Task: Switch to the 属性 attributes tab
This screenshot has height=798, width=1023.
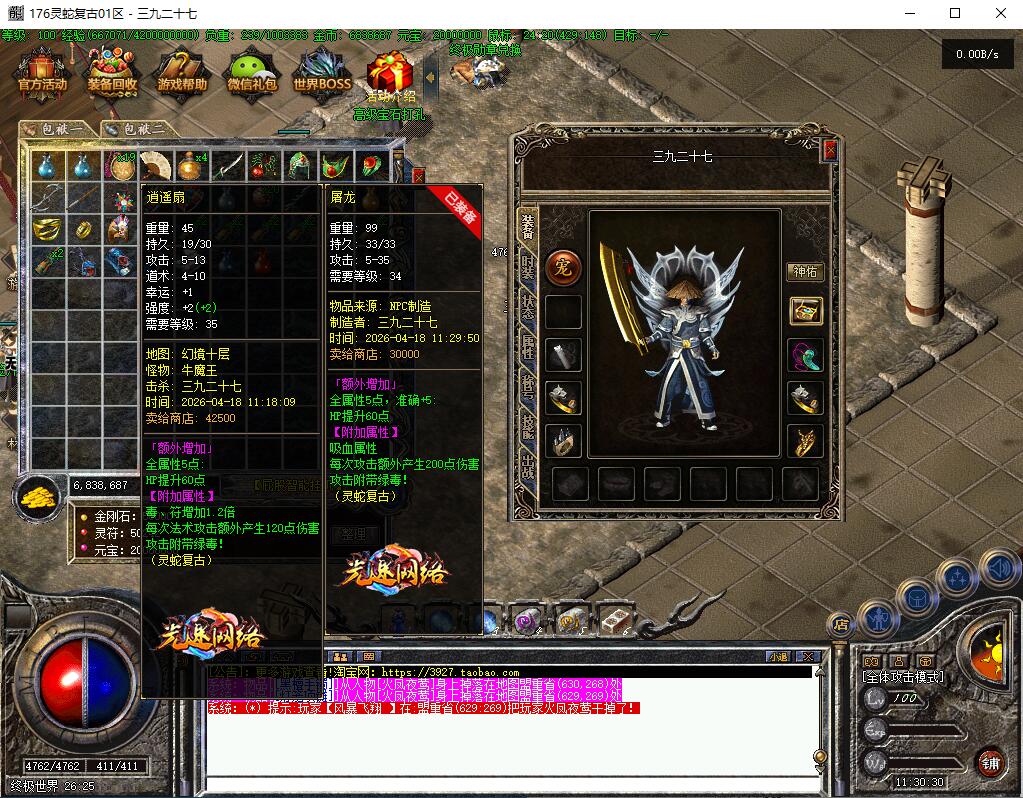Action: (528, 345)
